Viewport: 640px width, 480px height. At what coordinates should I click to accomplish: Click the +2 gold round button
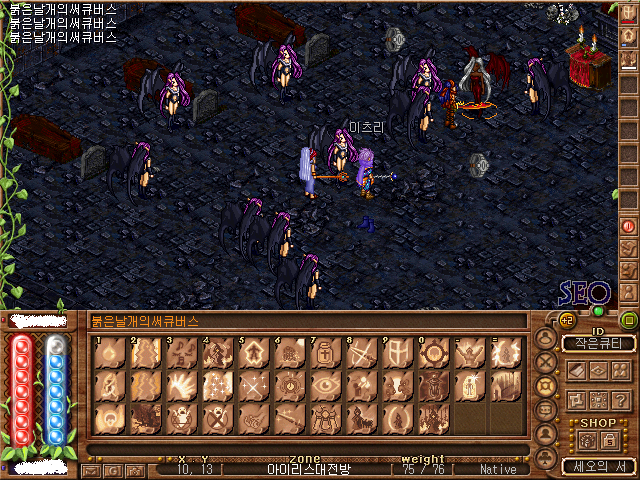tap(567, 320)
